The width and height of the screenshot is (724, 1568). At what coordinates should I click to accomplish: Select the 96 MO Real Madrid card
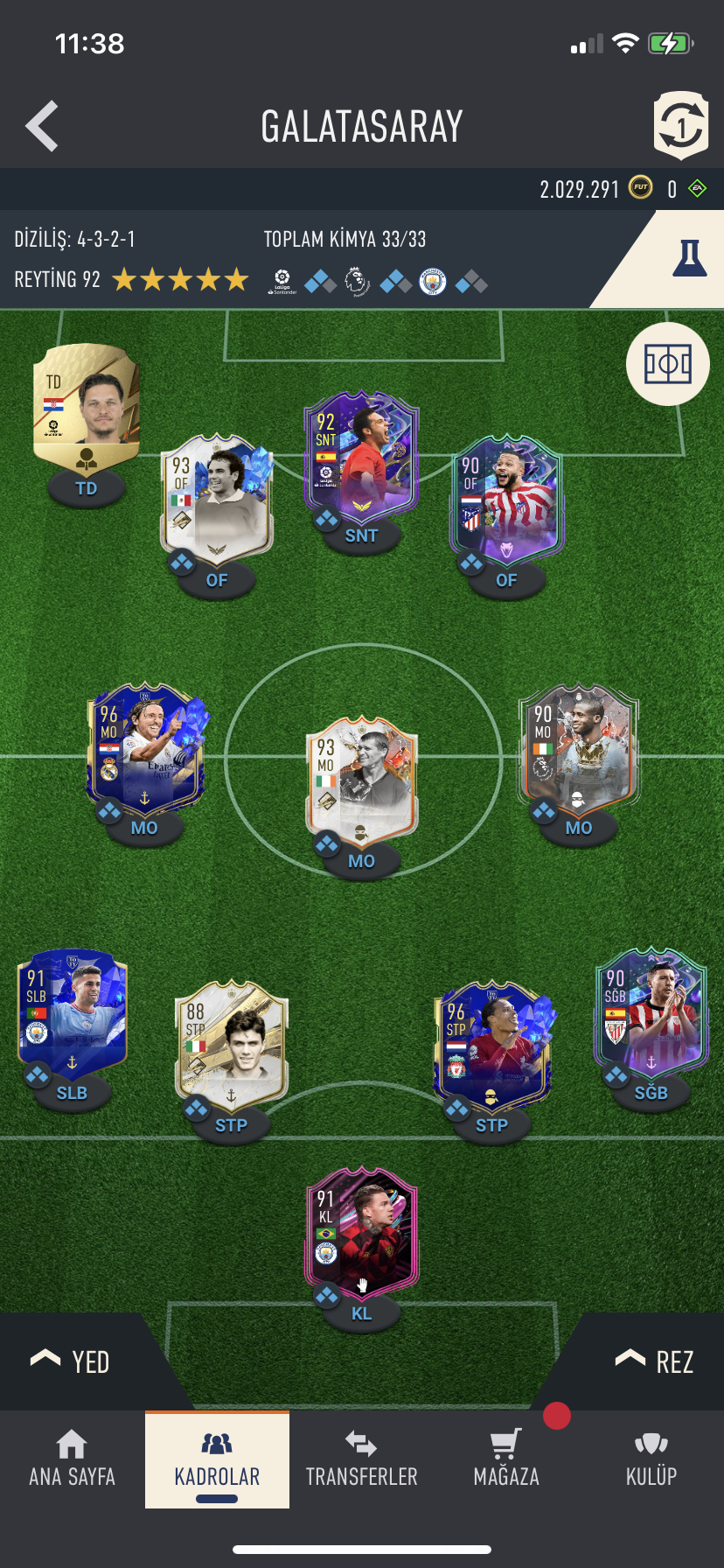(x=144, y=748)
